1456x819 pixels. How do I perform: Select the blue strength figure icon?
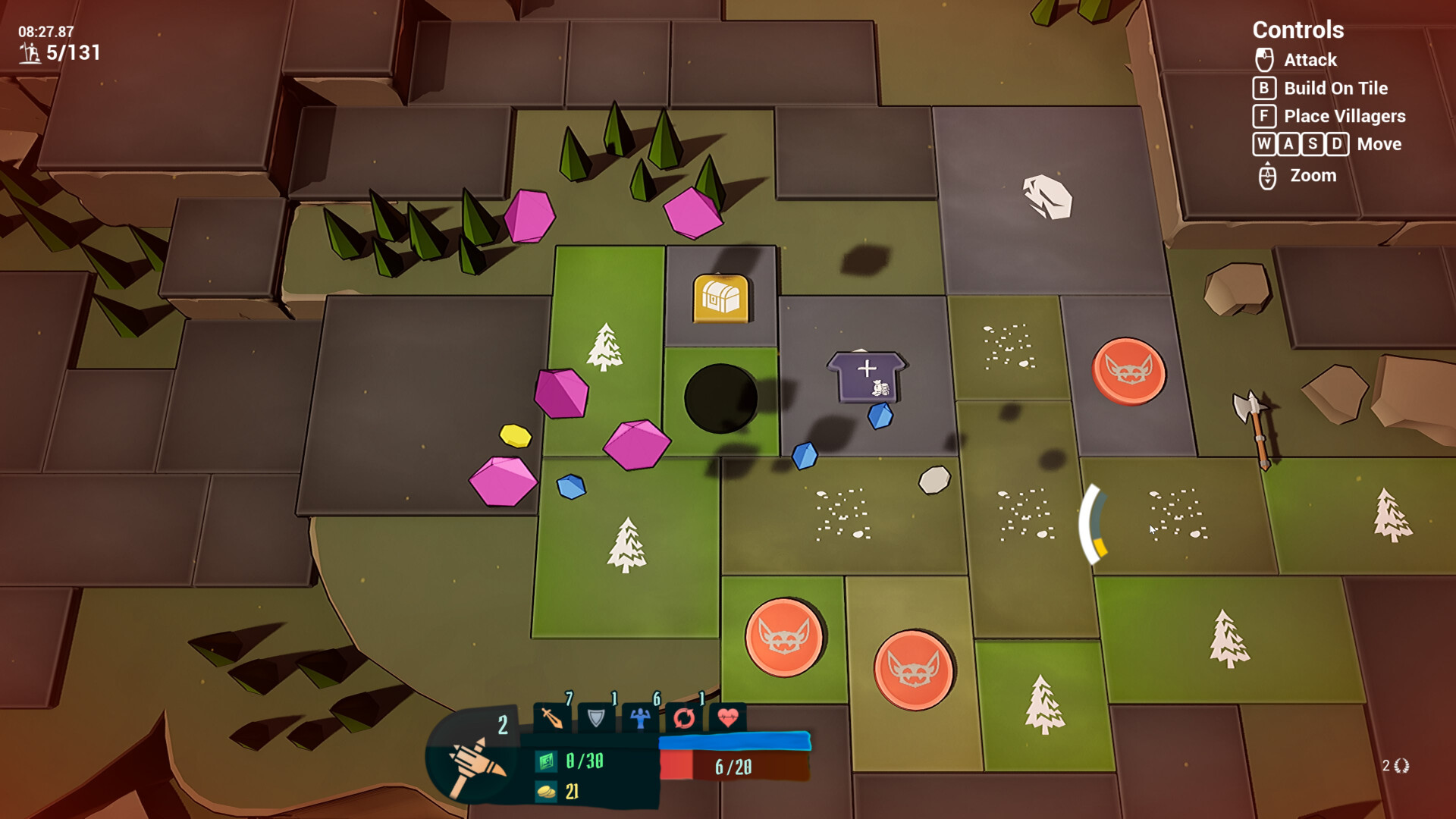pos(640,717)
